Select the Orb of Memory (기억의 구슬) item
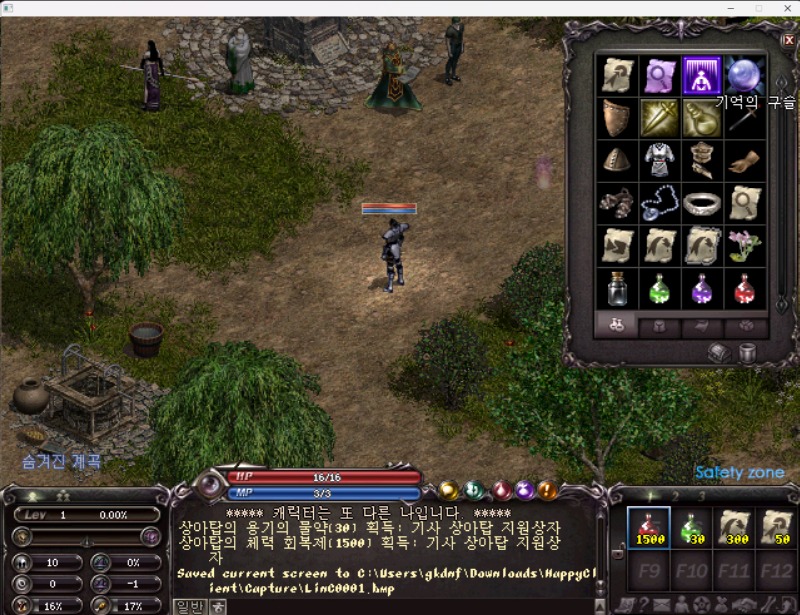 744,75
